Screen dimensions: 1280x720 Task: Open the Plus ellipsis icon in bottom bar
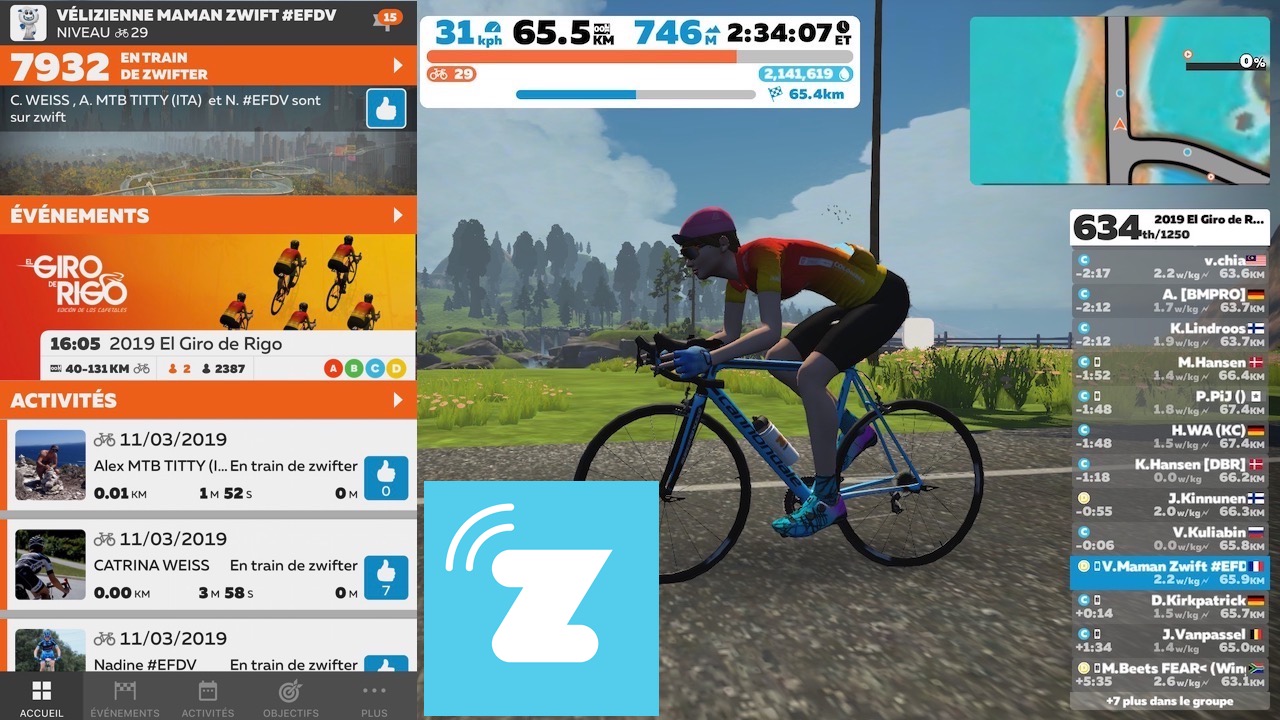pyautogui.click(x=374, y=692)
